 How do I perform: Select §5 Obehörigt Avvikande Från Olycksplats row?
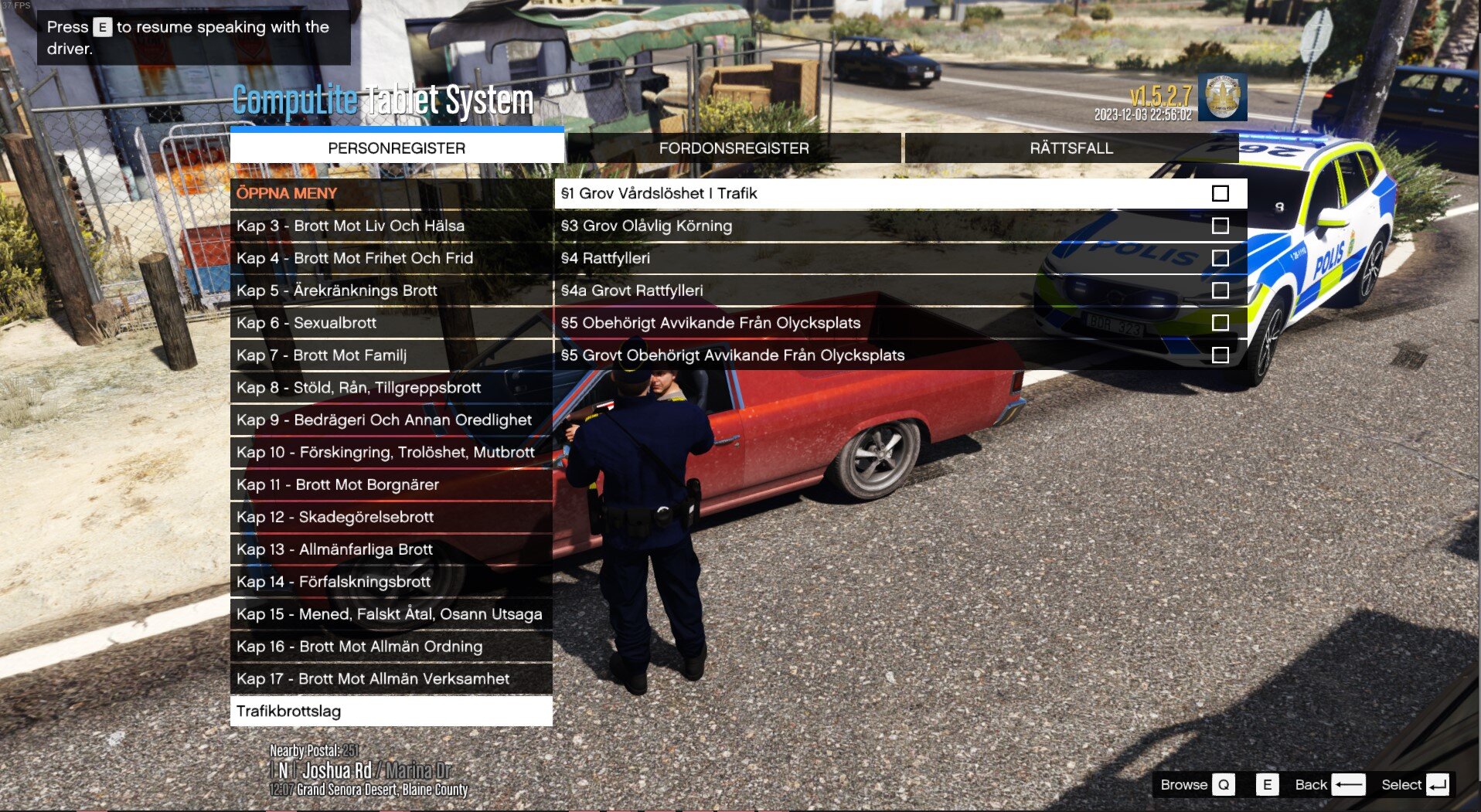click(900, 323)
